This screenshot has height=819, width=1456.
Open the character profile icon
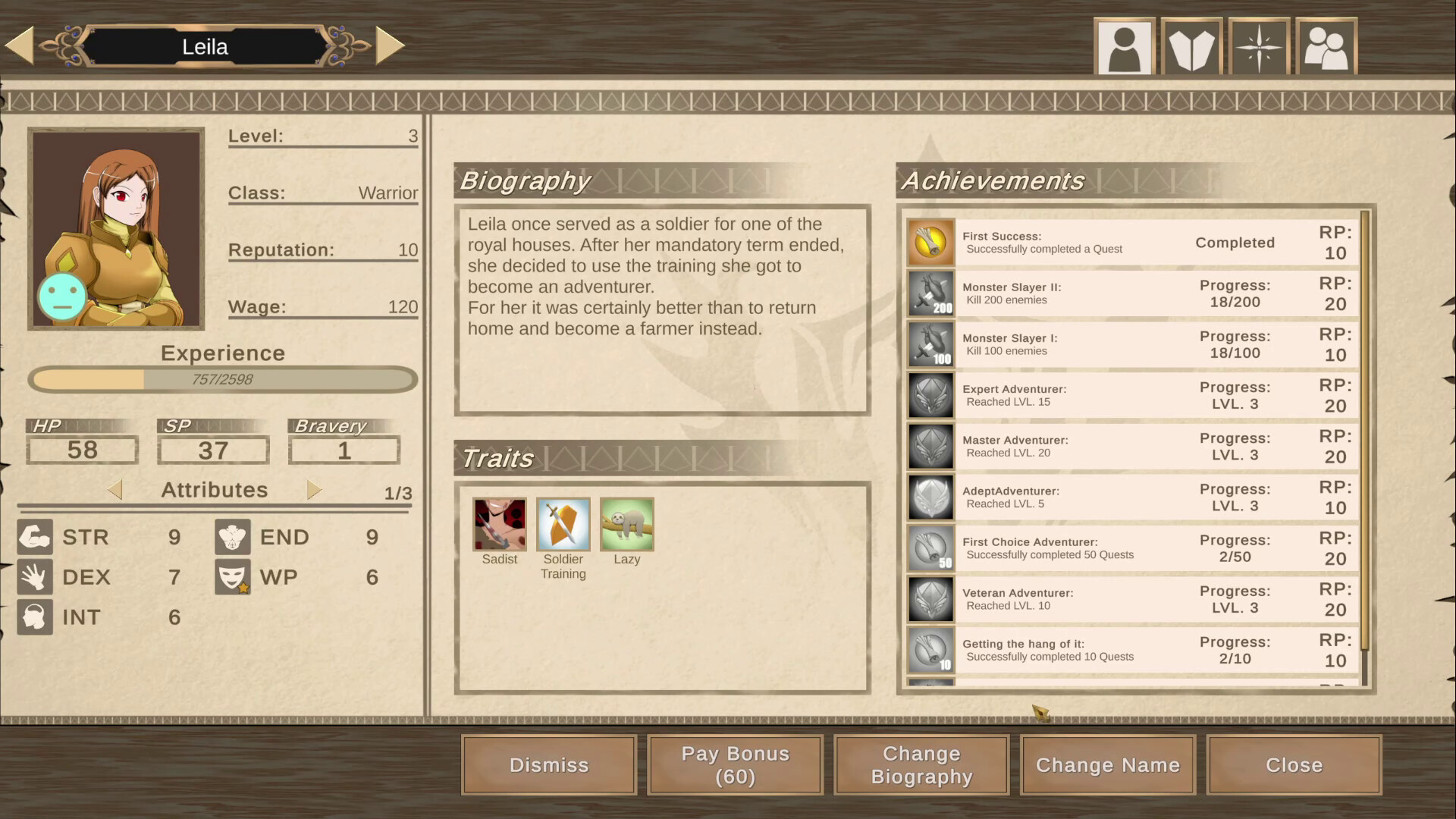coord(1125,45)
